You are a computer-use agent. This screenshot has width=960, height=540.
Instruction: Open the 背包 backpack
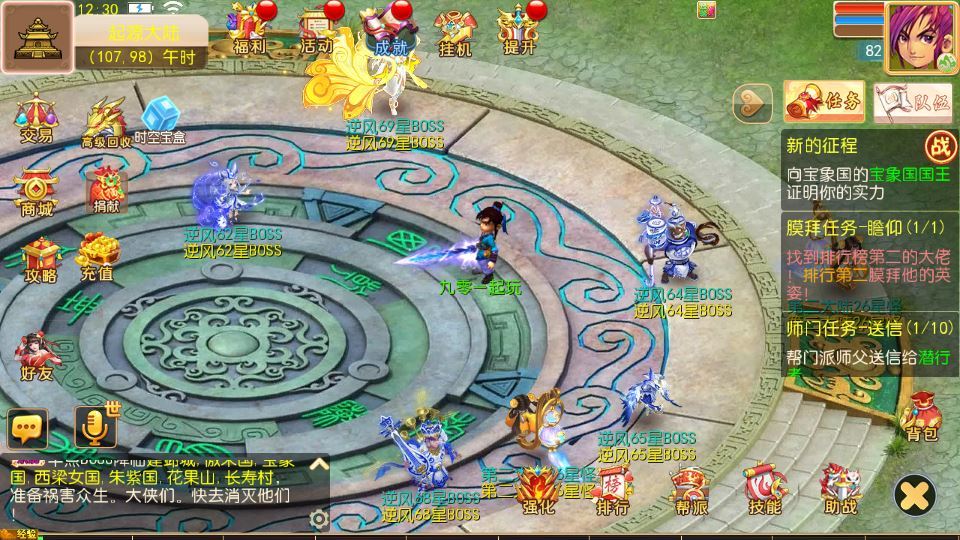pos(921,416)
